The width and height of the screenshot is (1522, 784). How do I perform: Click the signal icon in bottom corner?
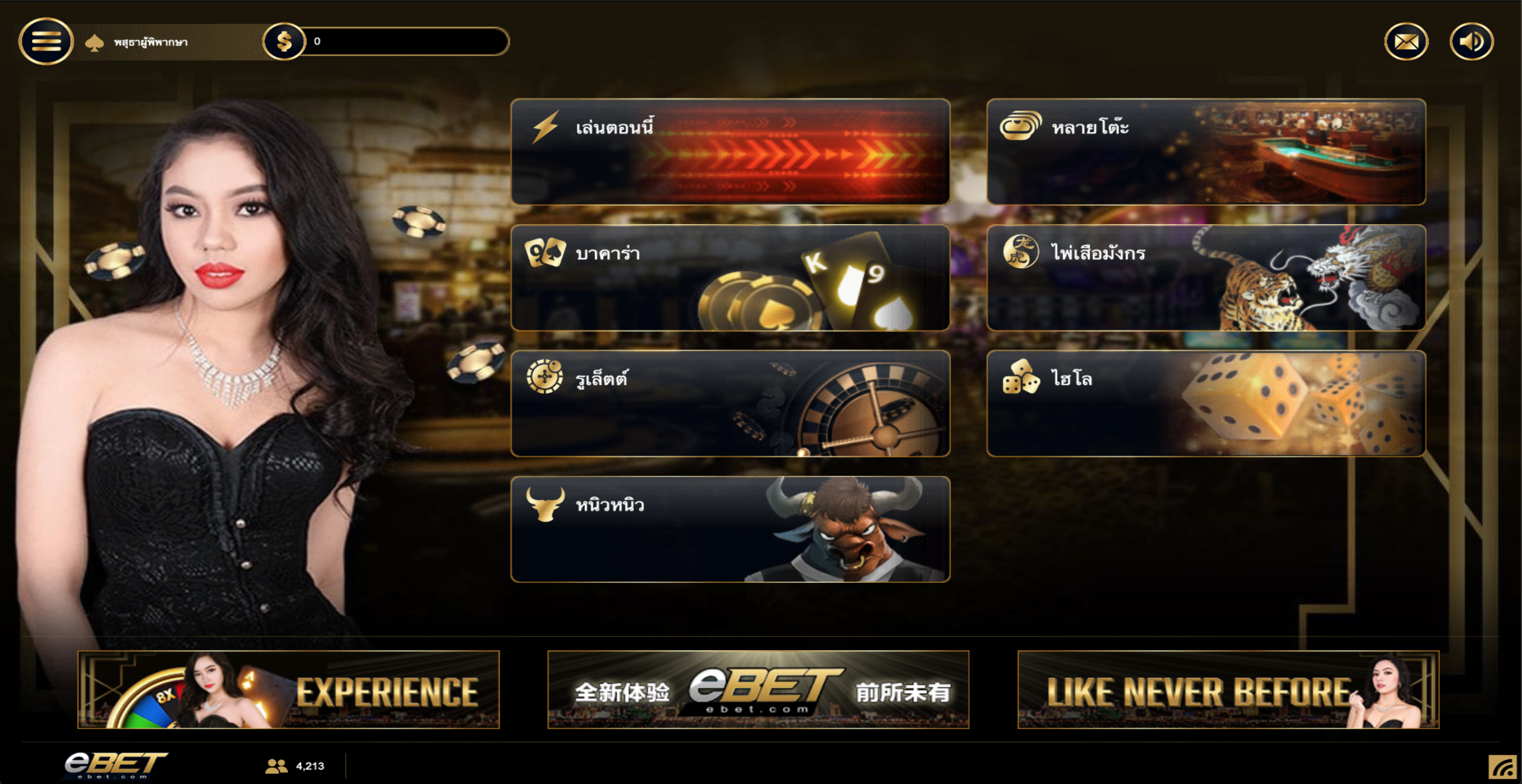pyautogui.click(x=1502, y=767)
